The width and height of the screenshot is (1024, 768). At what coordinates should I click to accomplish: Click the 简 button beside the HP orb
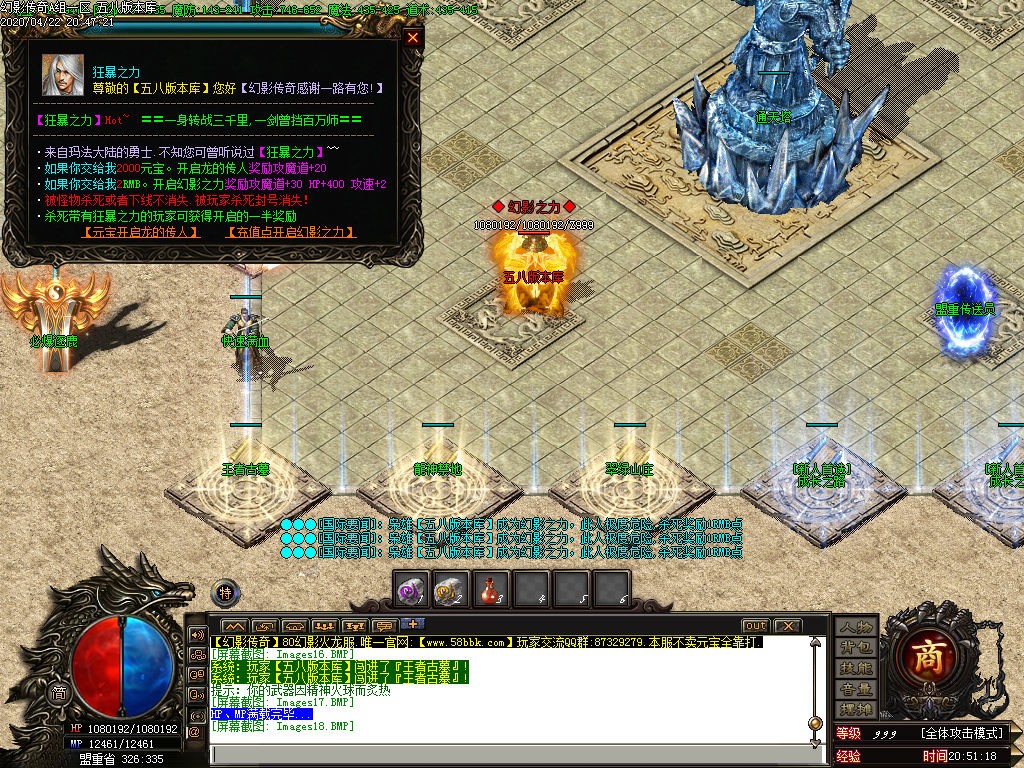[x=59, y=693]
